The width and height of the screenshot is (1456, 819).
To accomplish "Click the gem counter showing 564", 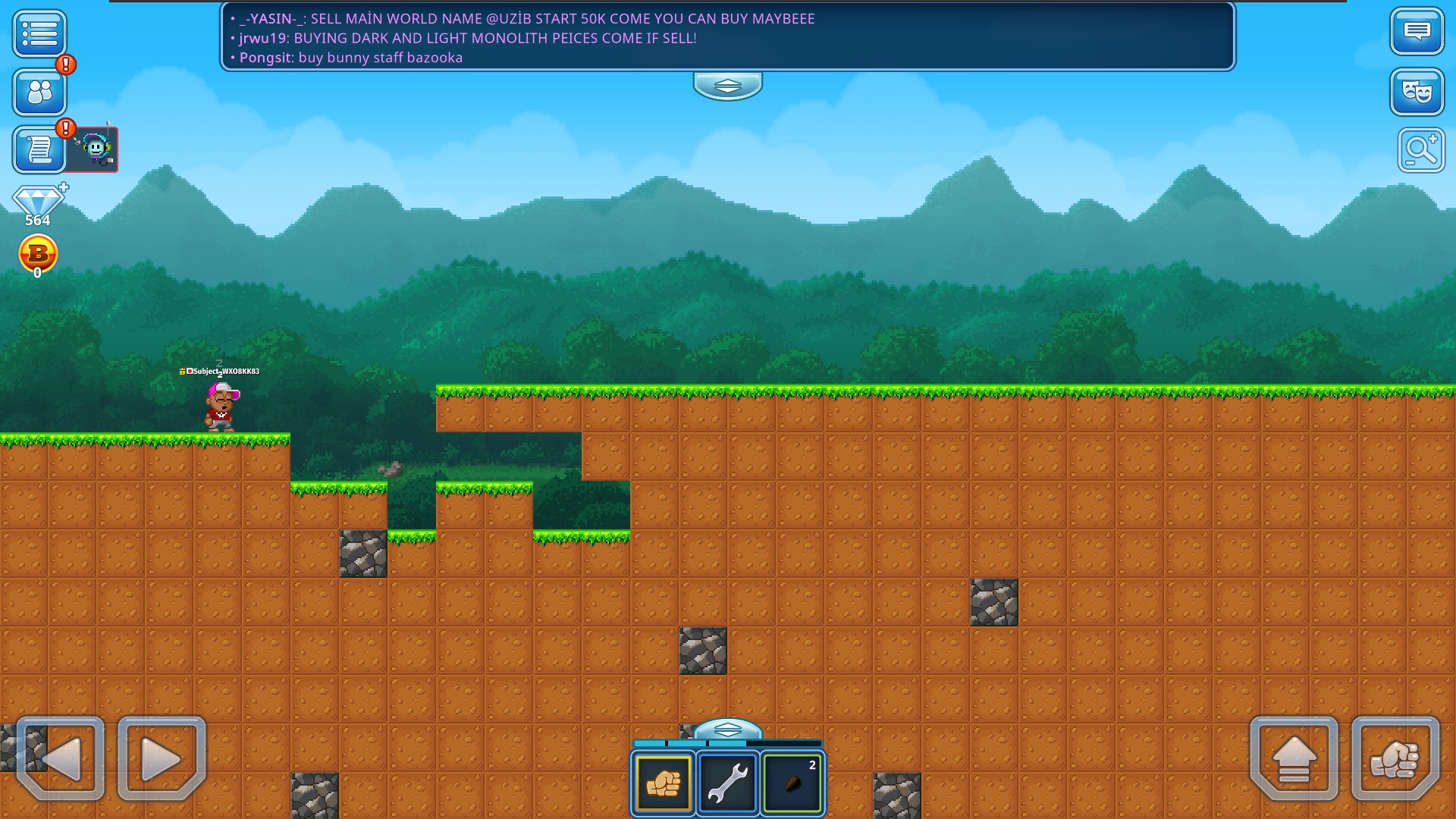I will [39, 203].
